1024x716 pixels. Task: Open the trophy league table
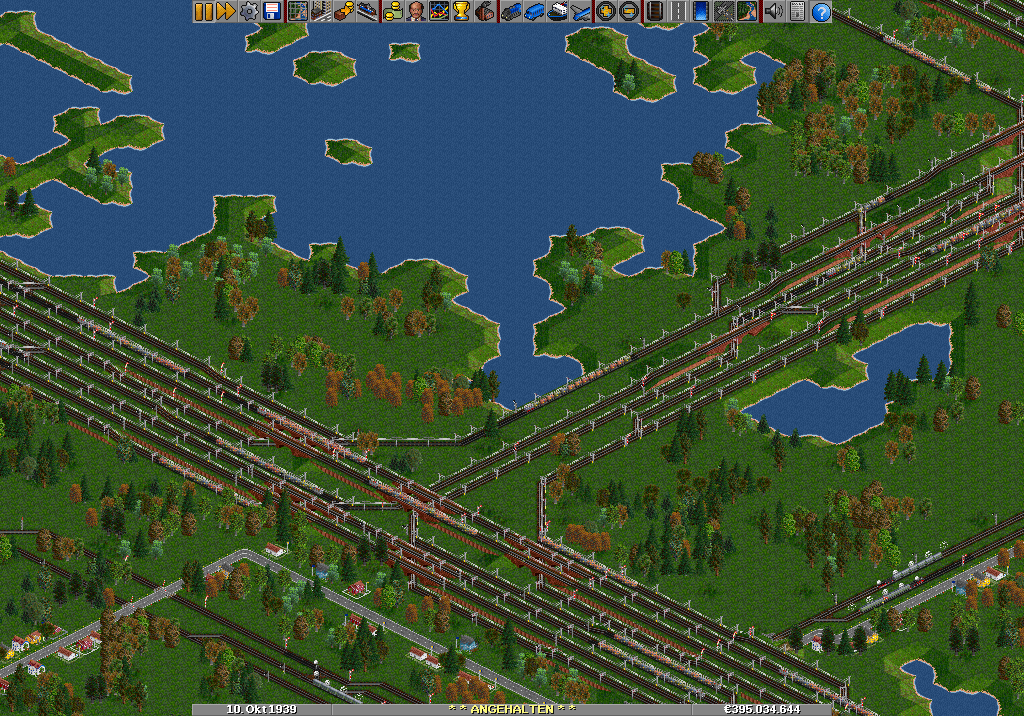pos(461,11)
